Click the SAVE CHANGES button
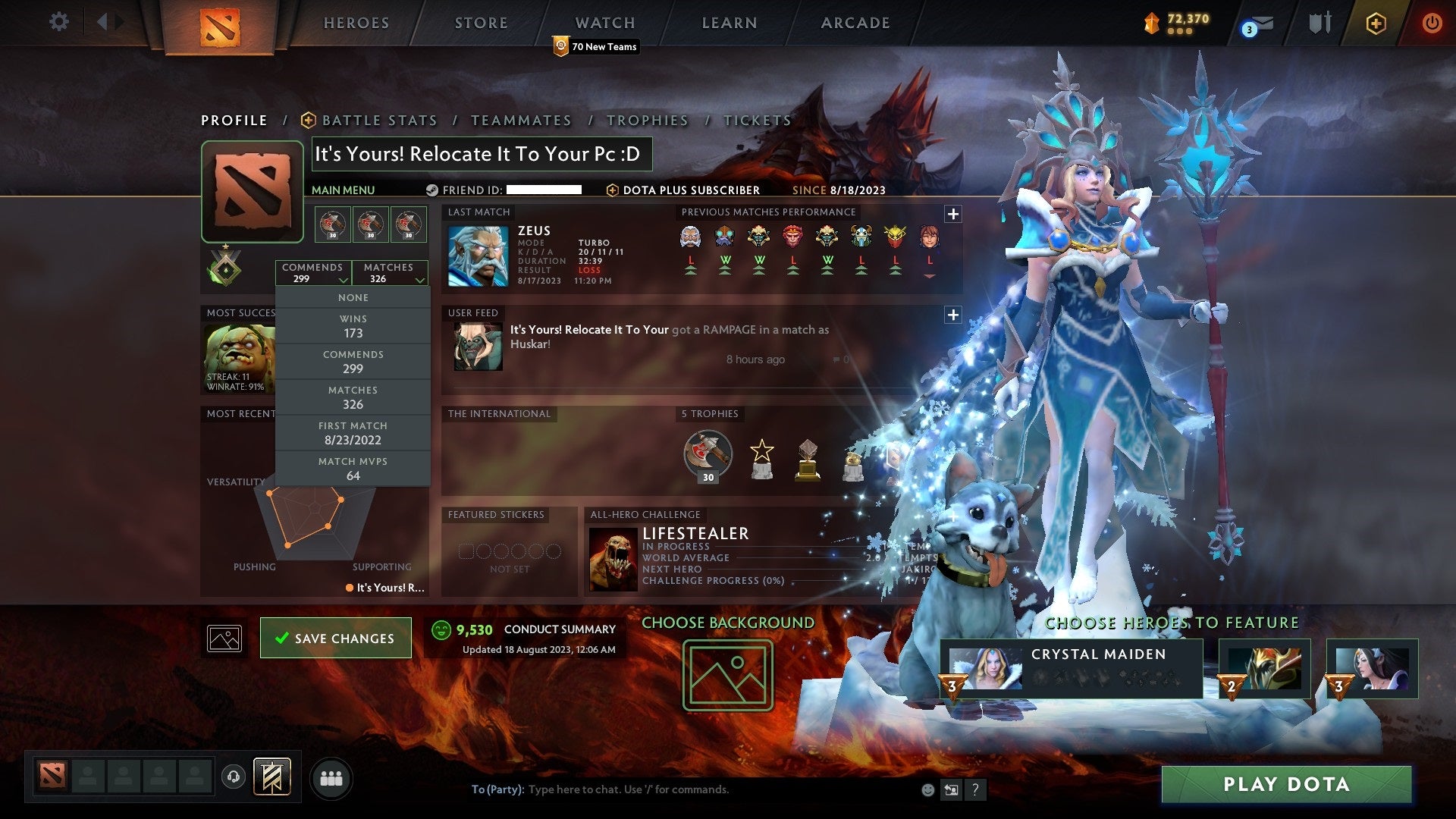 pyautogui.click(x=335, y=638)
